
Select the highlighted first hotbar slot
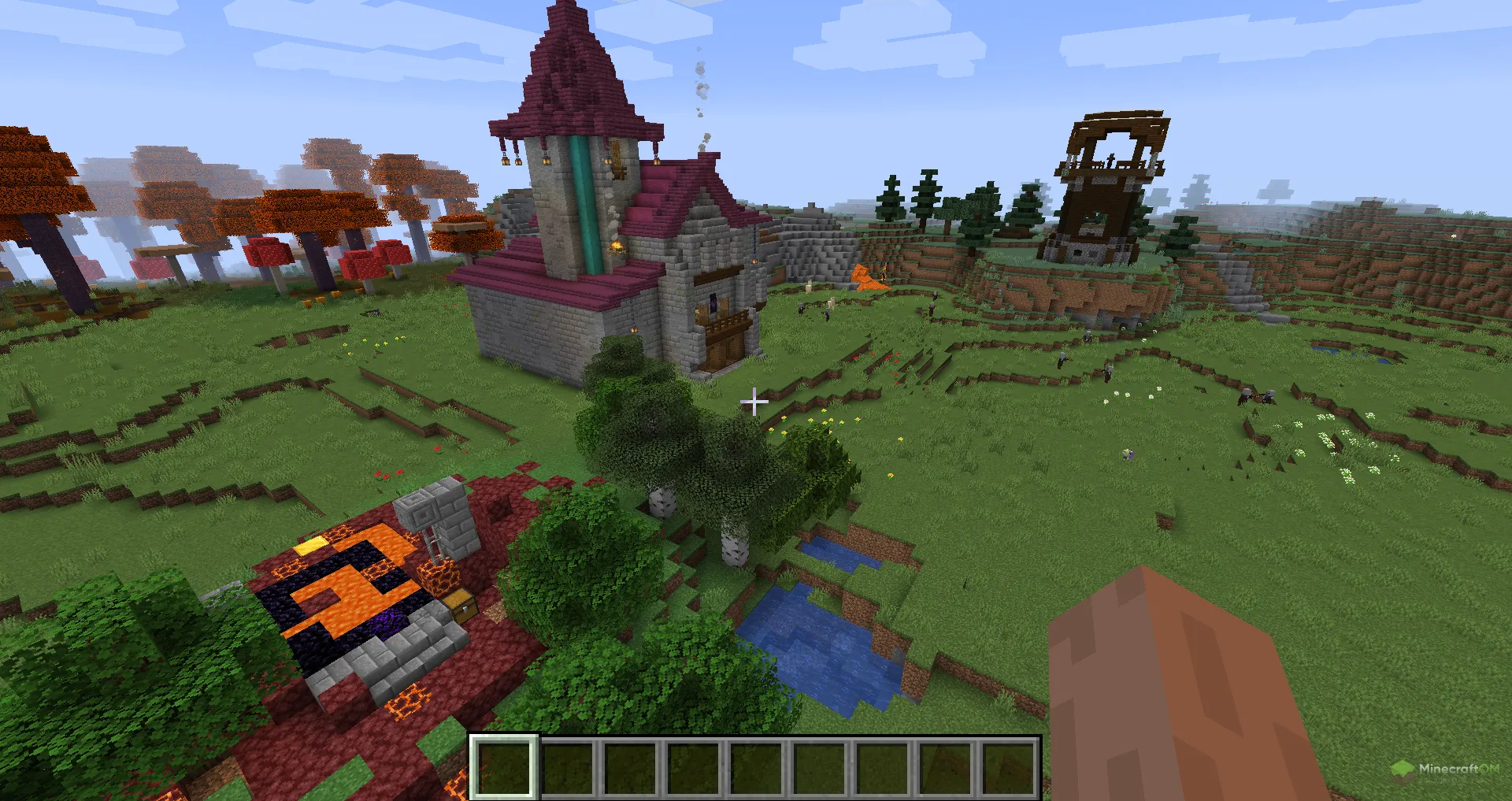[x=505, y=767]
